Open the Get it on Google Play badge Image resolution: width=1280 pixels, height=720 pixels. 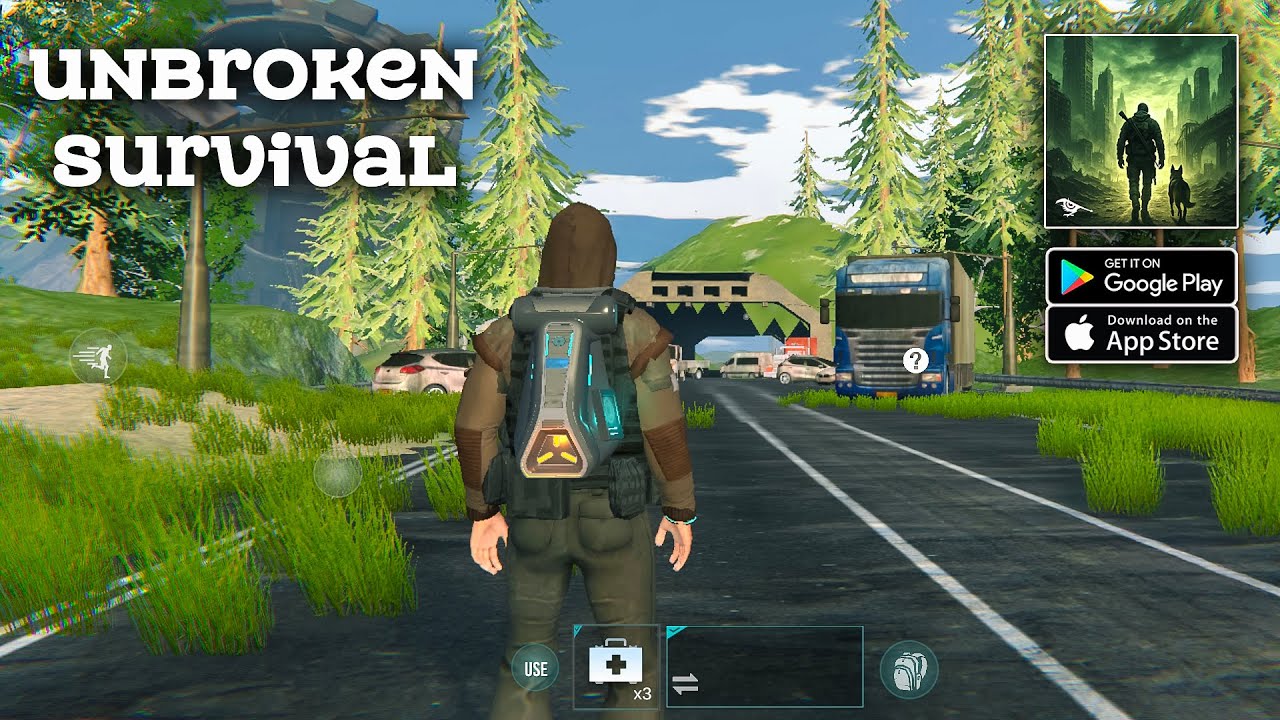(x=1141, y=276)
